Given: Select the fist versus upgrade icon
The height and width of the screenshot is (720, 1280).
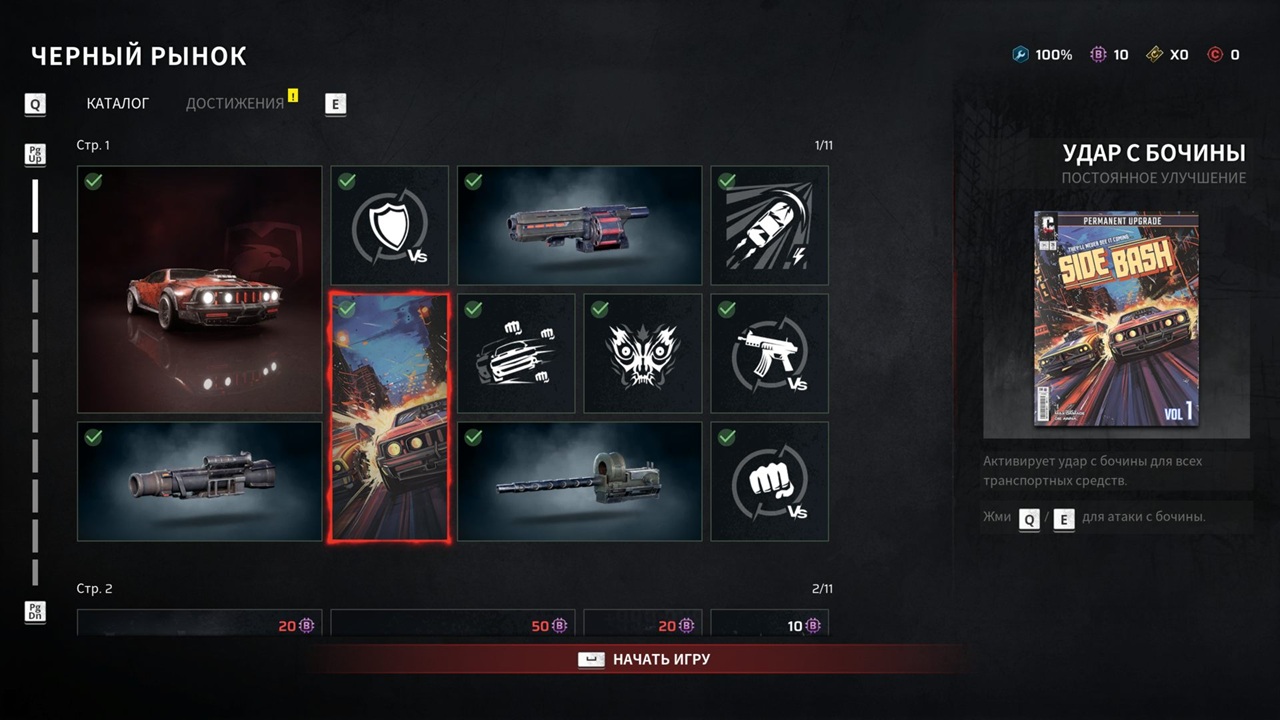Looking at the screenshot, I should tap(770, 481).
